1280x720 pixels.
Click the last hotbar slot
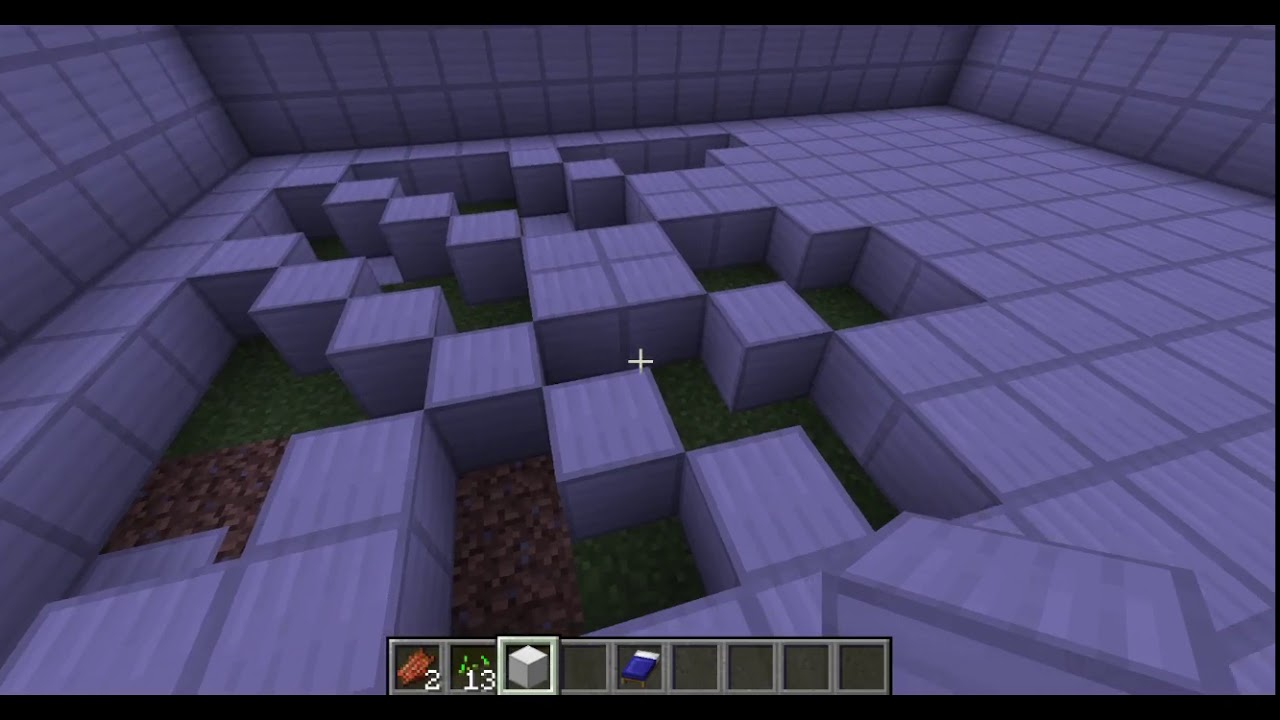pyautogui.click(x=863, y=663)
